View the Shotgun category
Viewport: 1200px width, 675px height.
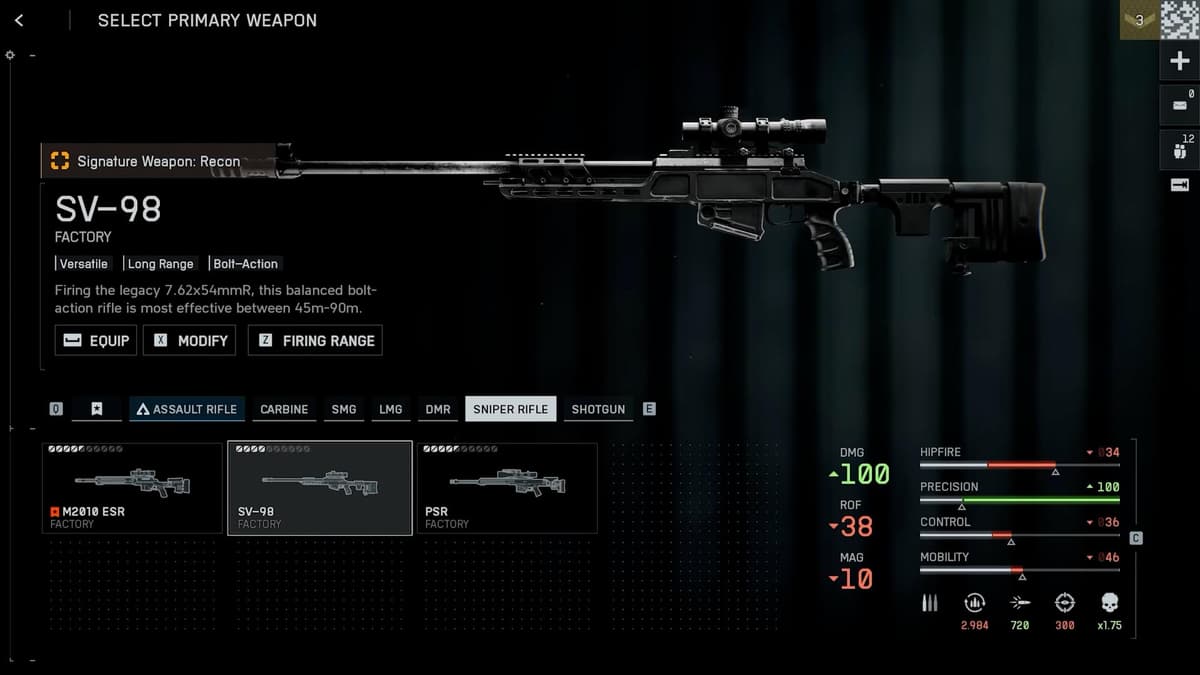[598, 409]
